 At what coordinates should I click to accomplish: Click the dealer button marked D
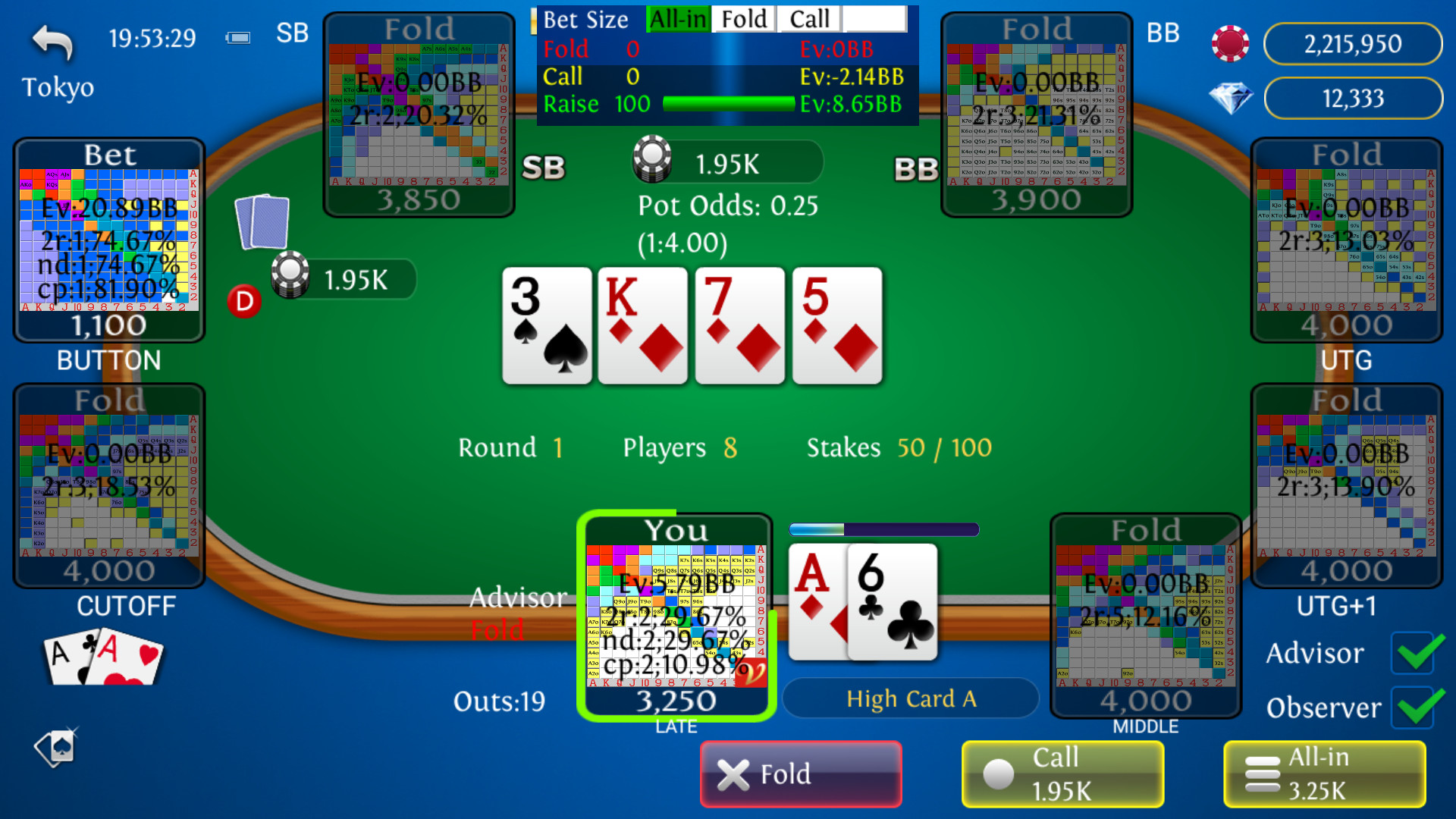pyautogui.click(x=243, y=301)
